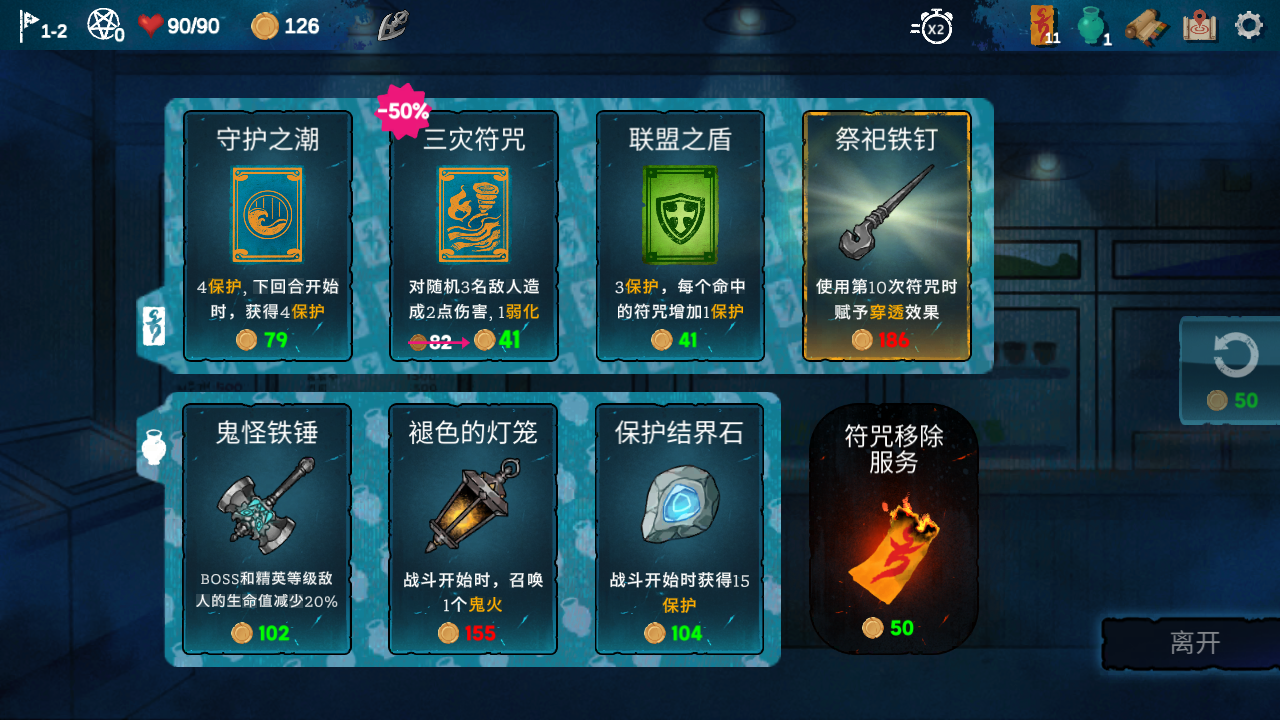
Task: Open the map scroll icon in top bar
Action: pos(1197,27)
